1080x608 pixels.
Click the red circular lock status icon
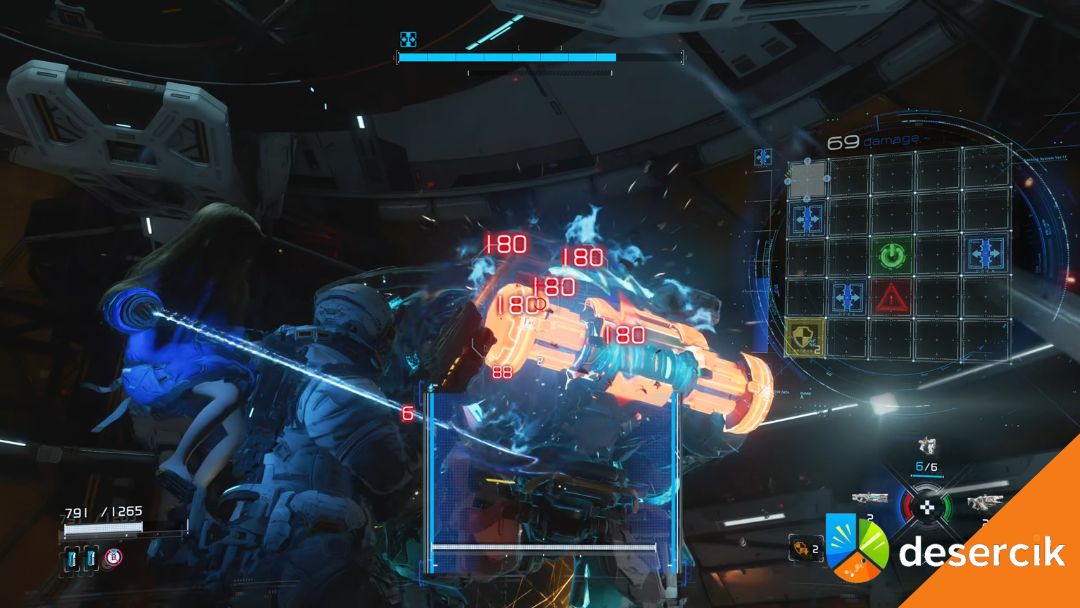coord(115,556)
